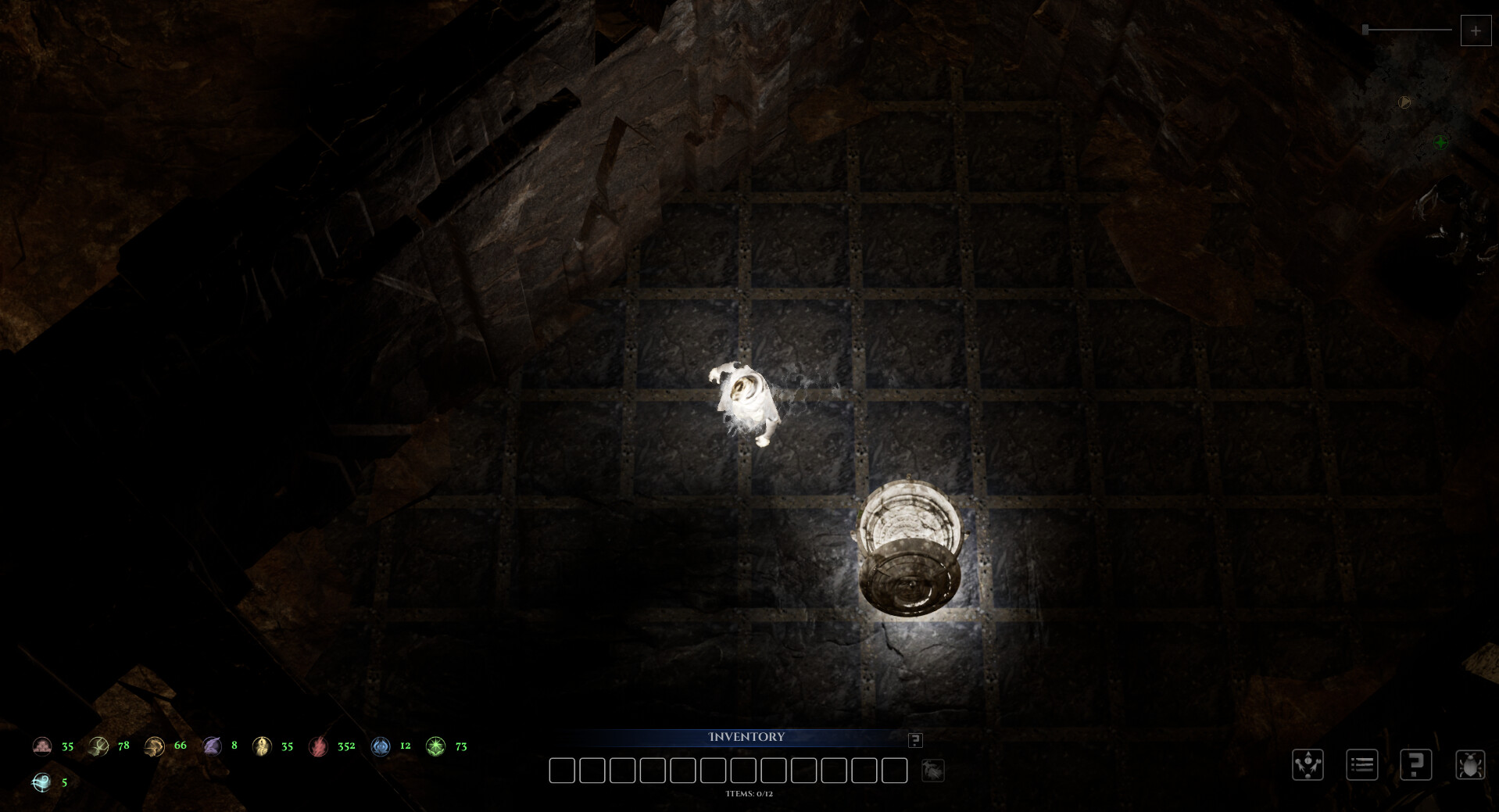This screenshot has height=812, width=1499.
Task: Select the red flame resource icon showing 352
Action: (318, 746)
